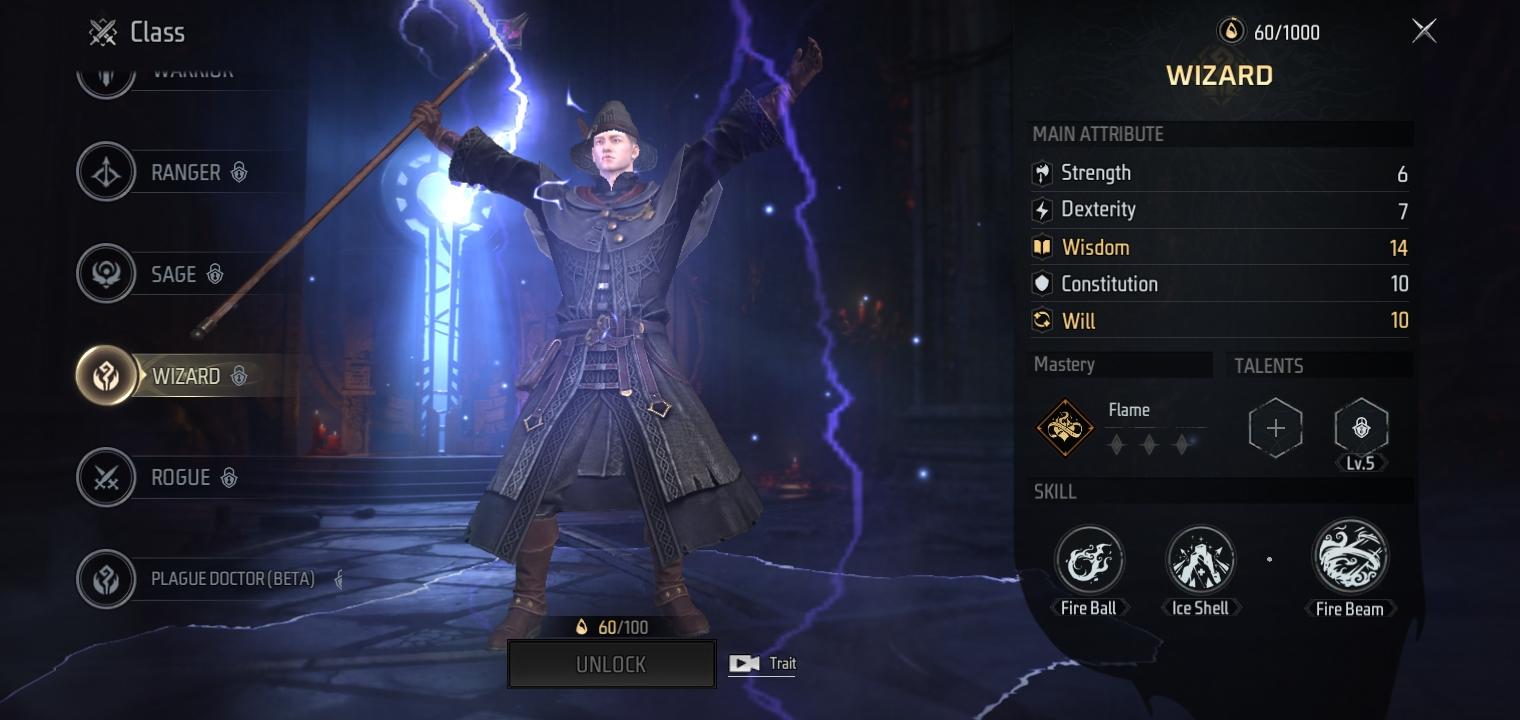Close the class screen
Image resolution: width=1520 pixels, height=720 pixels.
1424,32
